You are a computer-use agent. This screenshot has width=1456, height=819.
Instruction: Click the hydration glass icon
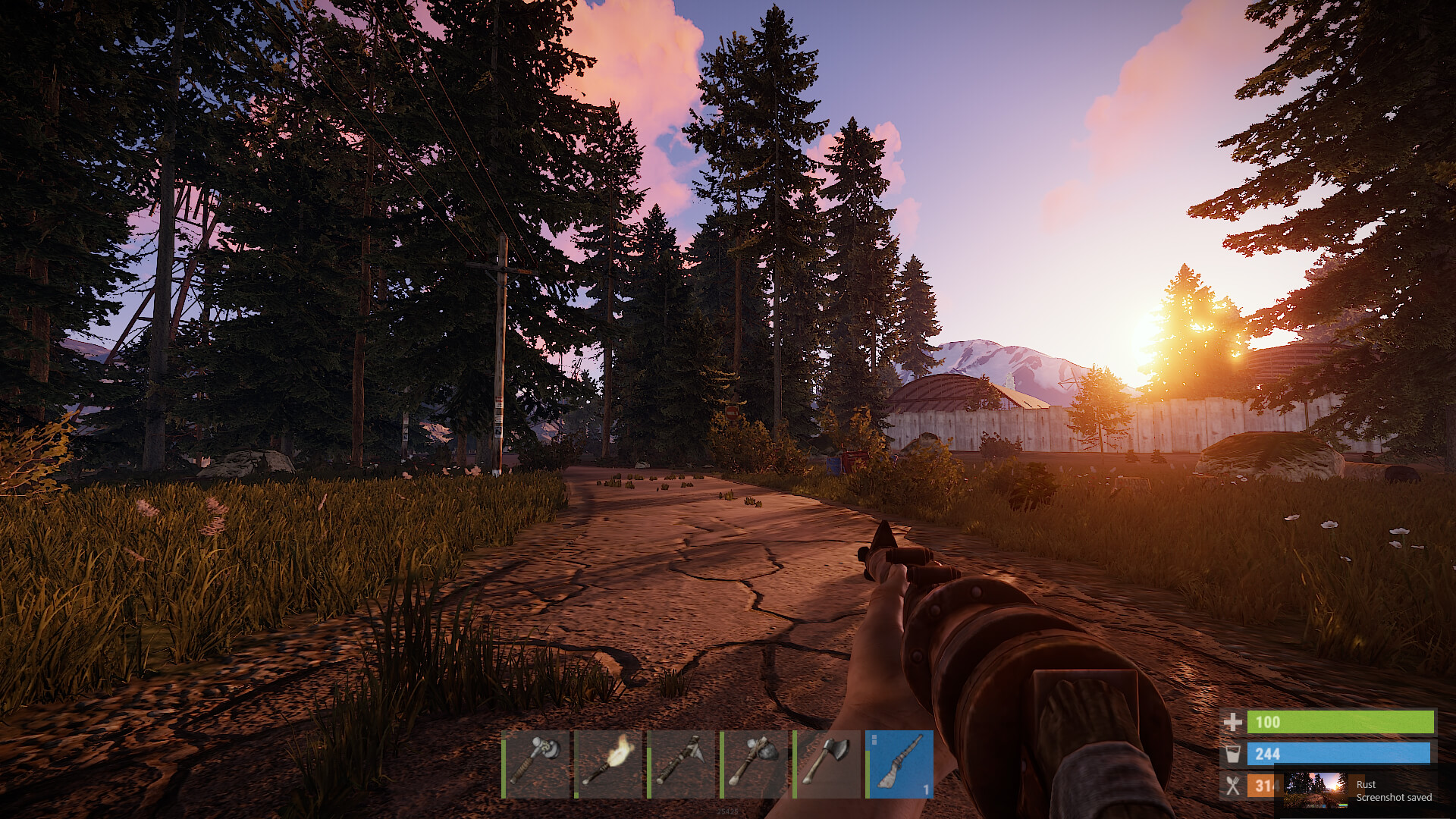1234,754
